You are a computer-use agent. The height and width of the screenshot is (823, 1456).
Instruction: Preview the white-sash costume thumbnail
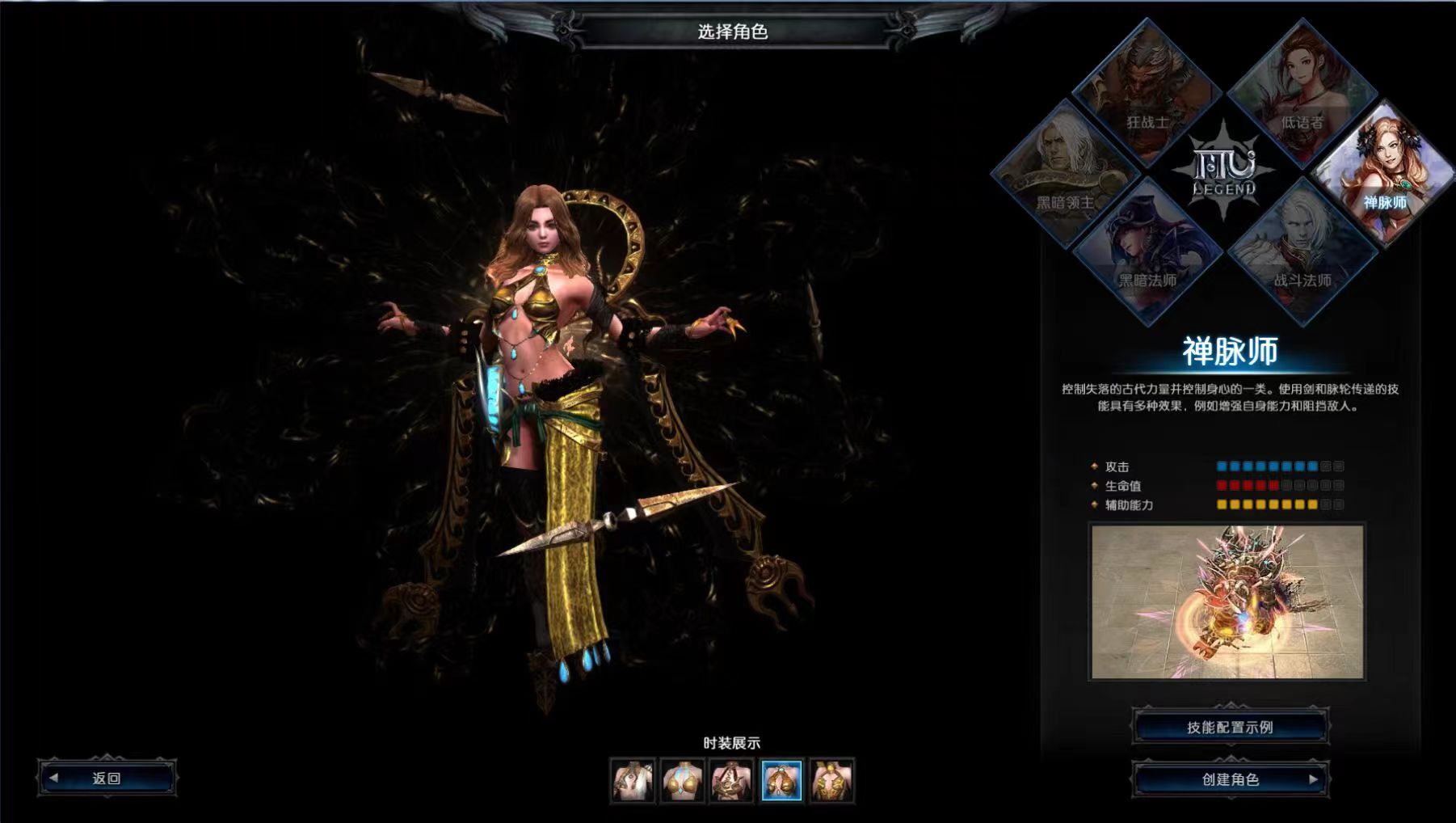pos(633,781)
